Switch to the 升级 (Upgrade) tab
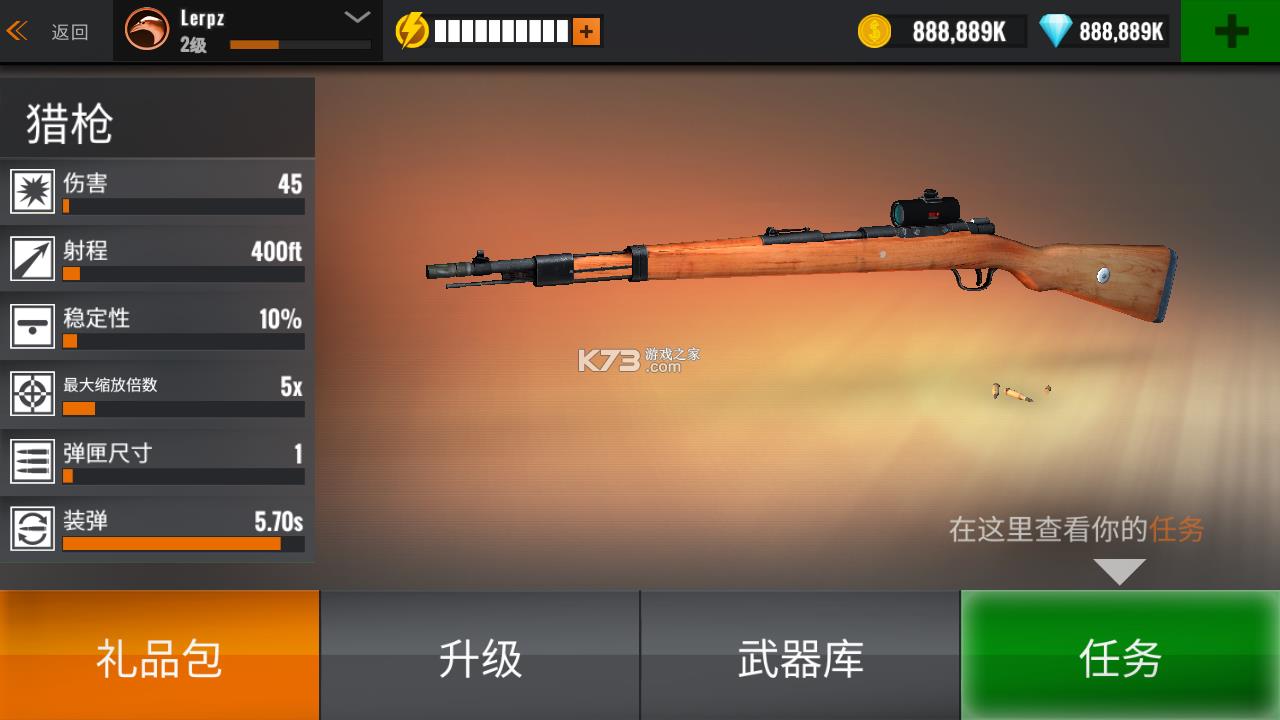The height and width of the screenshot is (720, 1280). point(480,655)
